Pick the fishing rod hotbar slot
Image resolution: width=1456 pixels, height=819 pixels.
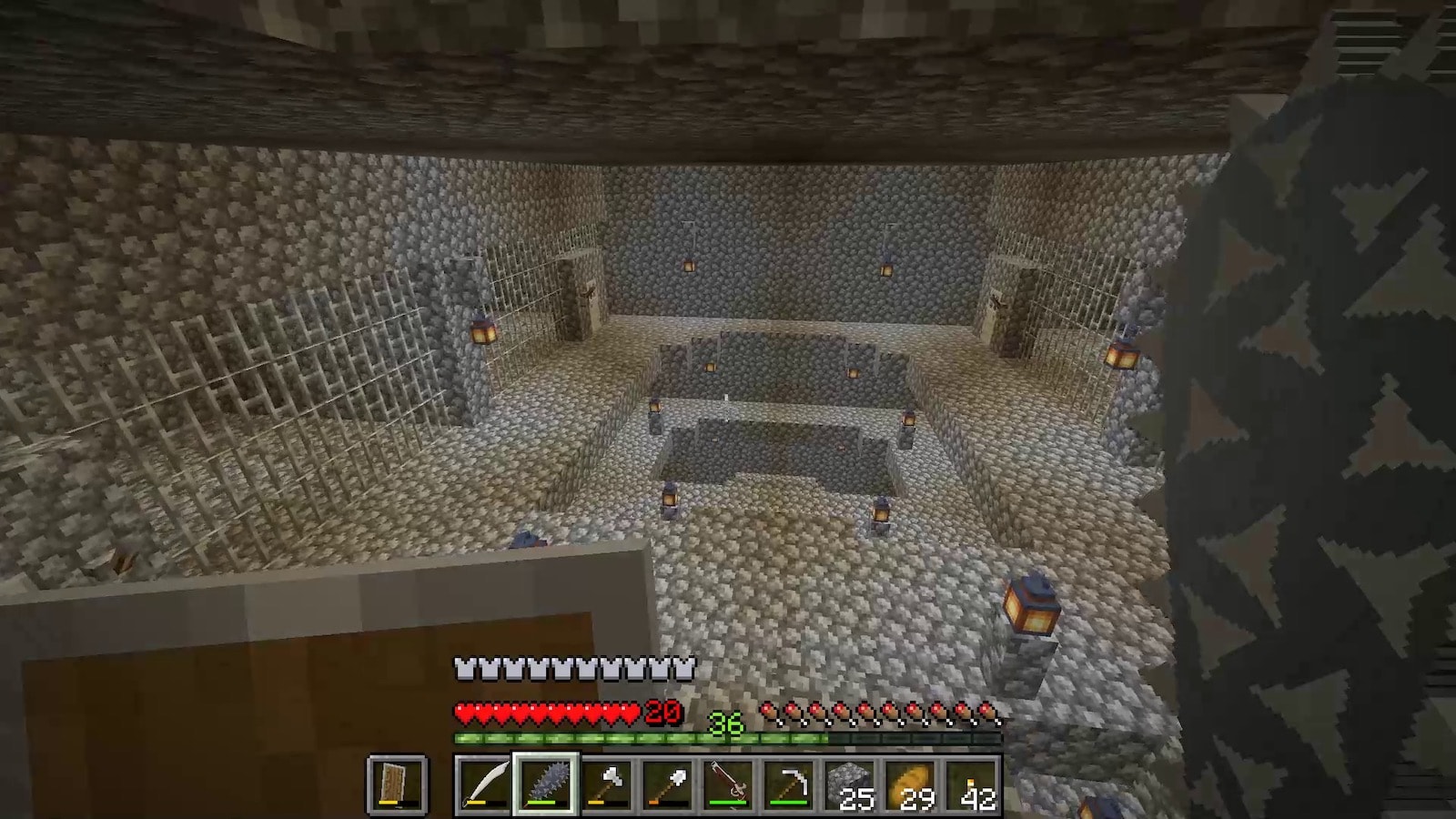pos(728,784)
